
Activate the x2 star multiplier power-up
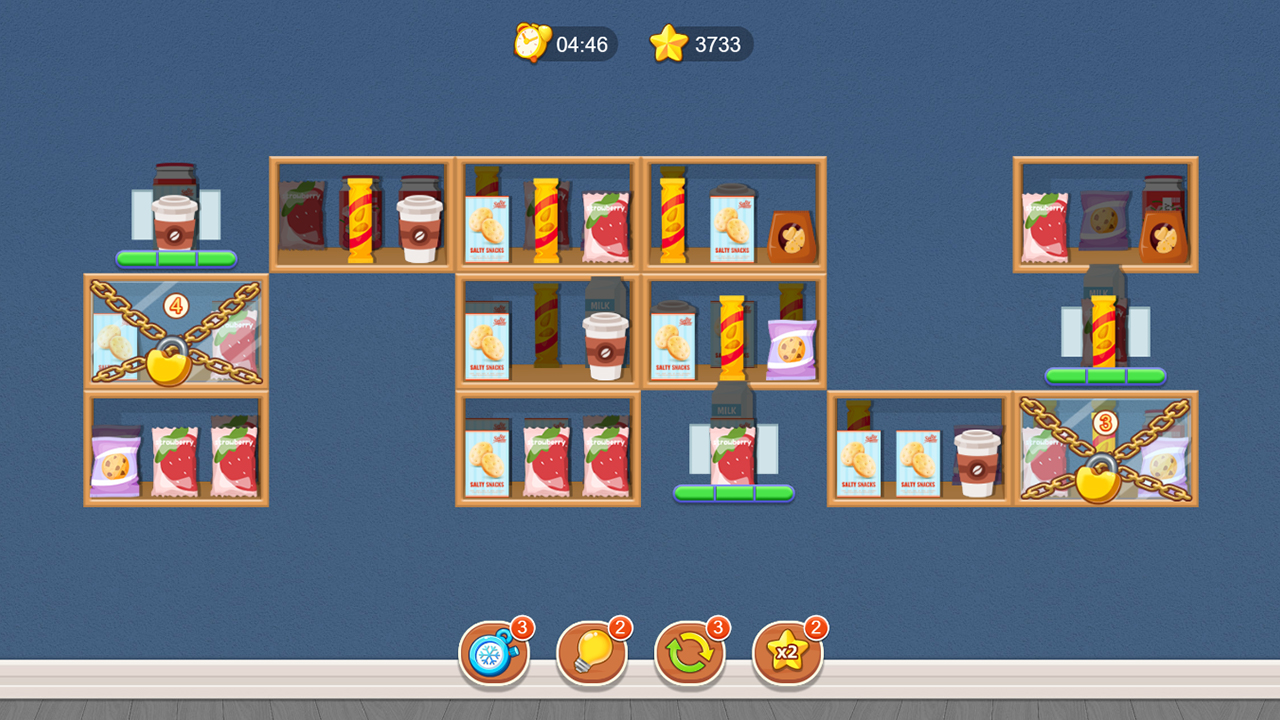[x=787, y=652]
